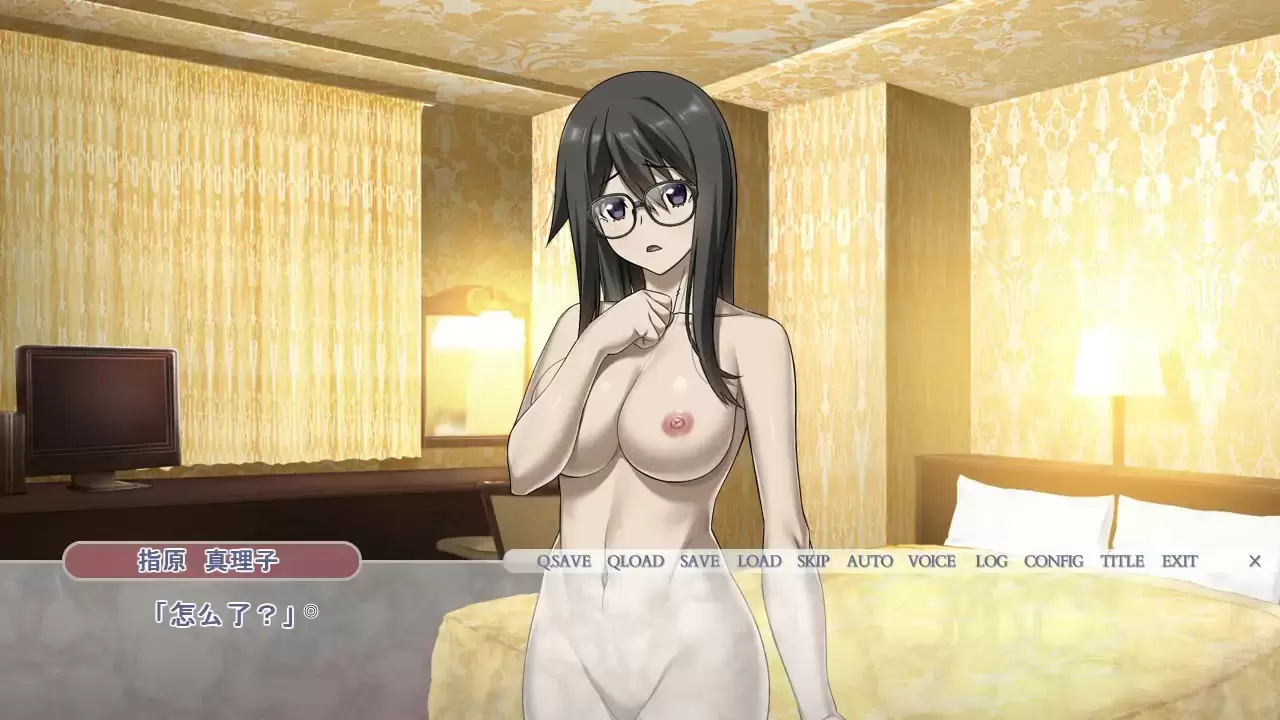Activate AUTO to auto-advance the story
The width and height of the screenshot is (1280, 720).
pos(868,561)
